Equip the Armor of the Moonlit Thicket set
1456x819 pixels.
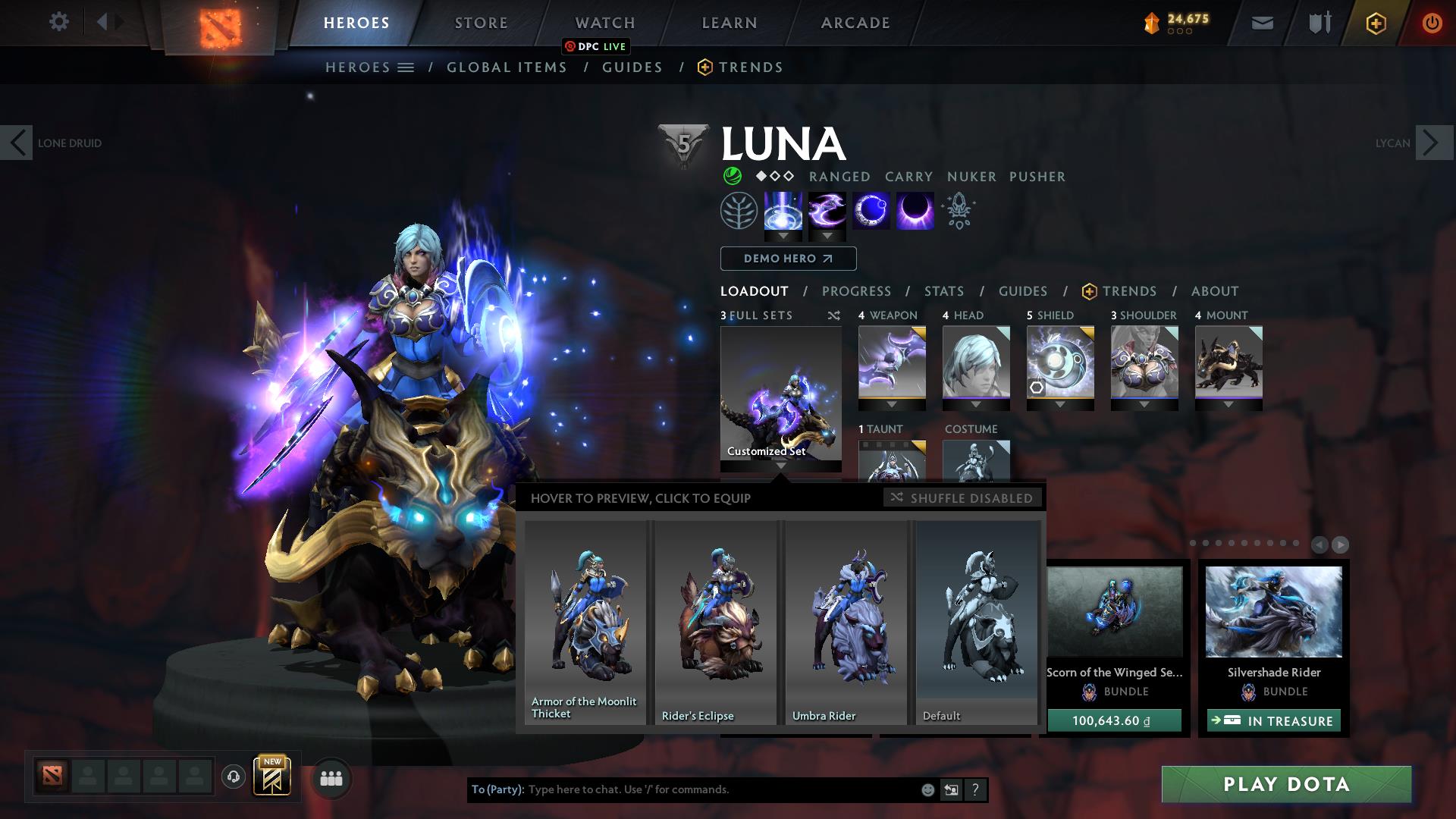[x=585, y=622]
